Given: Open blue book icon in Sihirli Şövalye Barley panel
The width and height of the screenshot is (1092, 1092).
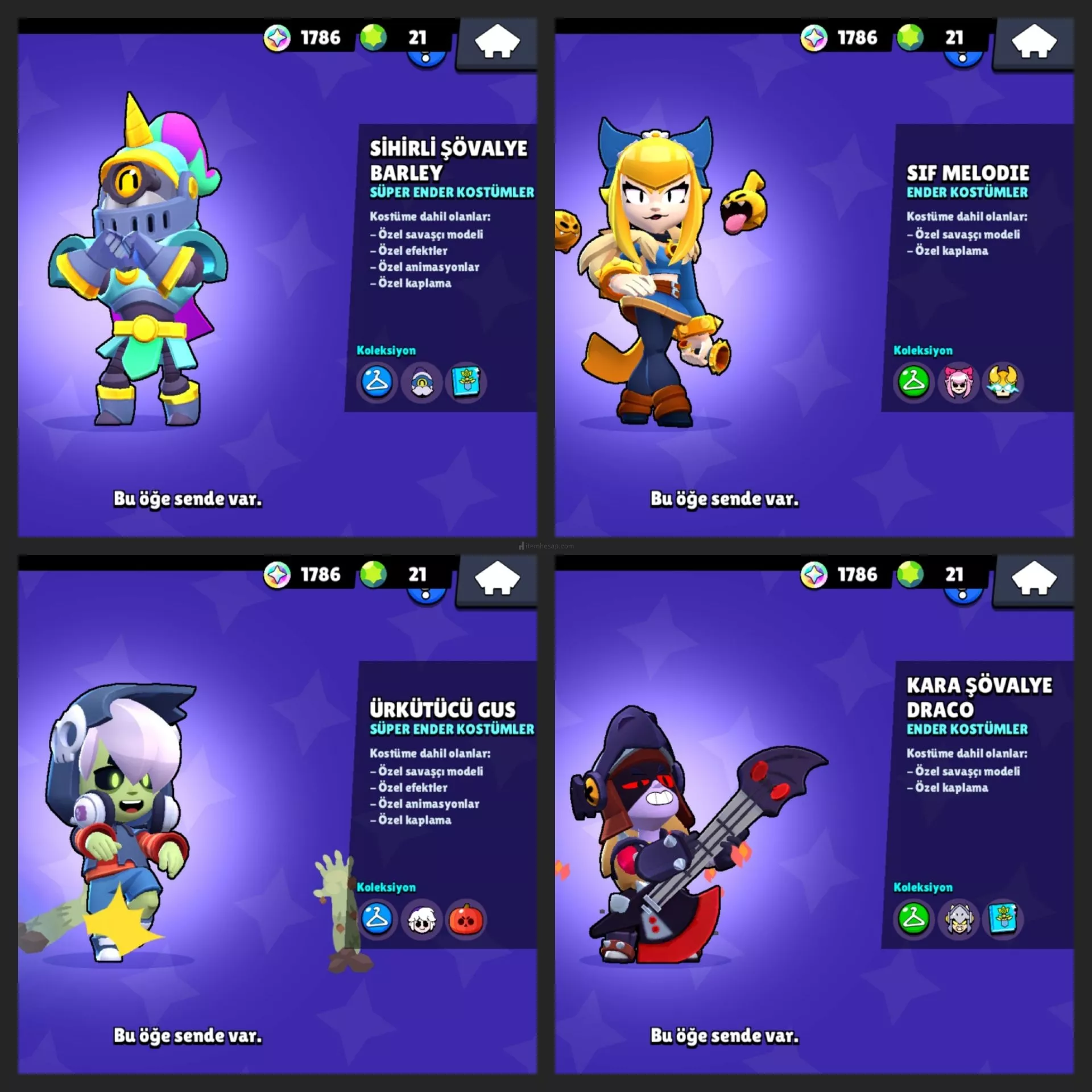Looking at the screenshot, I should pyautogui.click(x=466, y=382).
